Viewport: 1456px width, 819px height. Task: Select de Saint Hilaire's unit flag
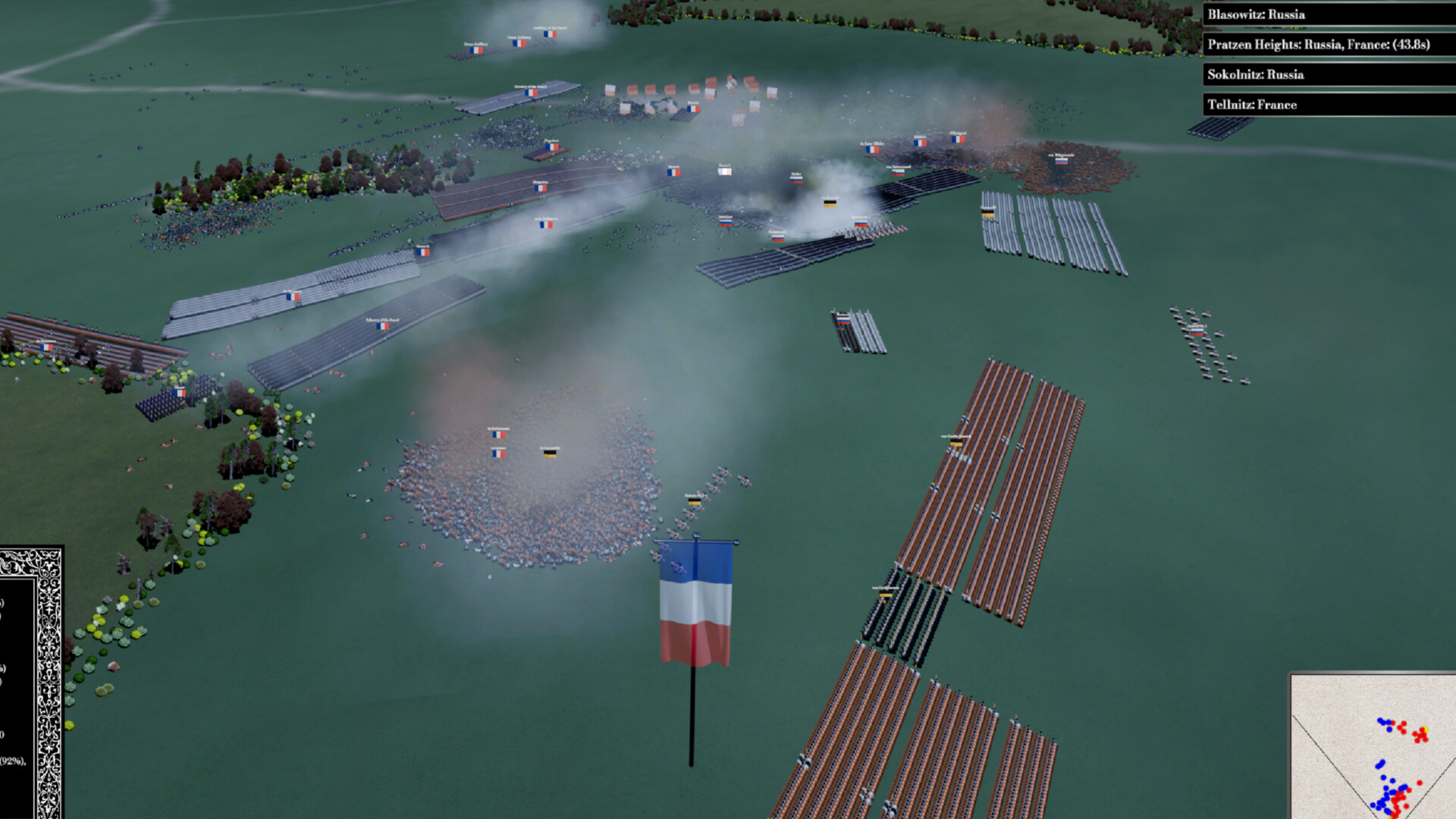point(872,149)
